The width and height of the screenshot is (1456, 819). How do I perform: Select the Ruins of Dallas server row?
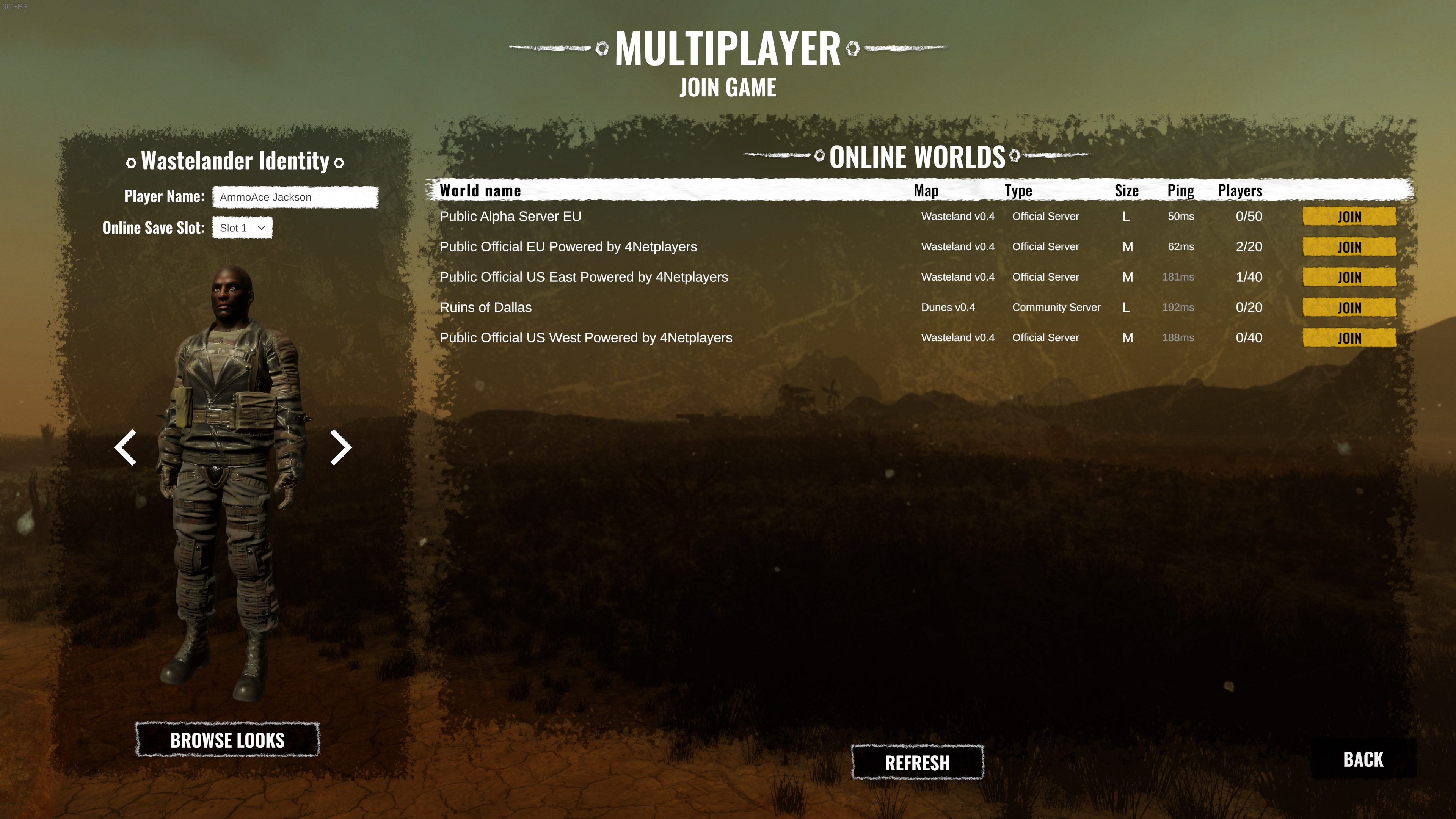tap(485, 308)
